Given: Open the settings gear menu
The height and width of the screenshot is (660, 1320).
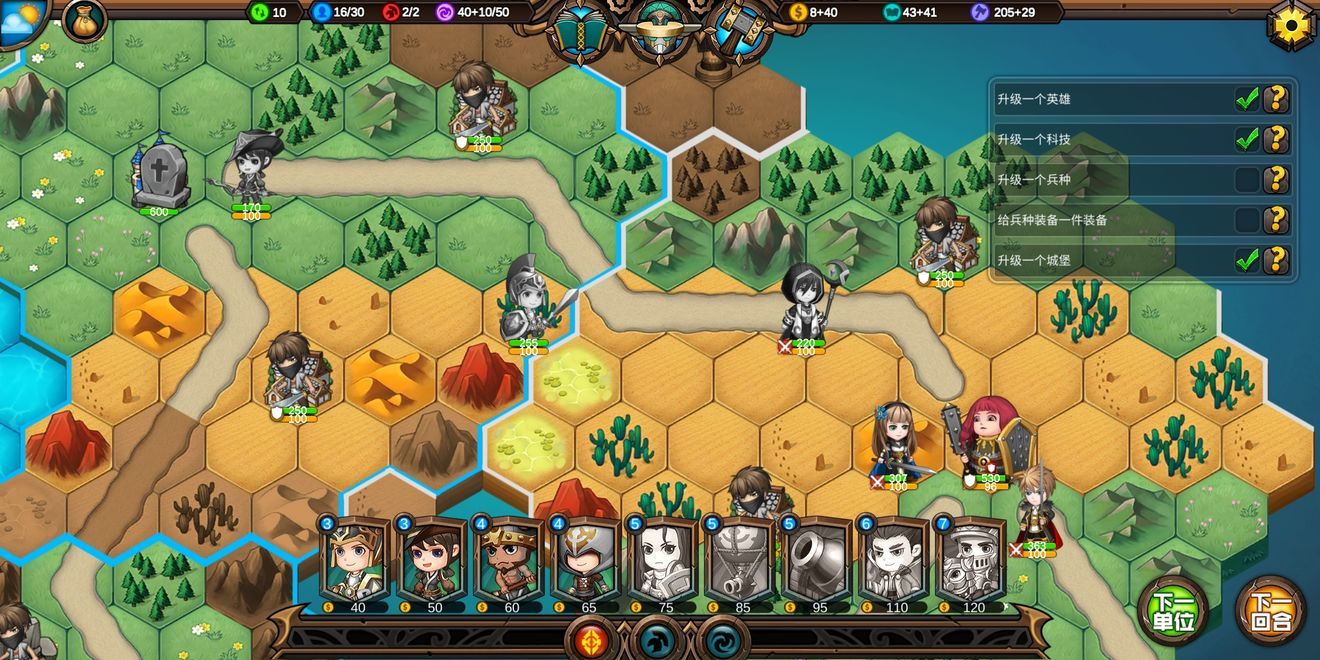Looking at the screenshot, I should coord(1292,24).
